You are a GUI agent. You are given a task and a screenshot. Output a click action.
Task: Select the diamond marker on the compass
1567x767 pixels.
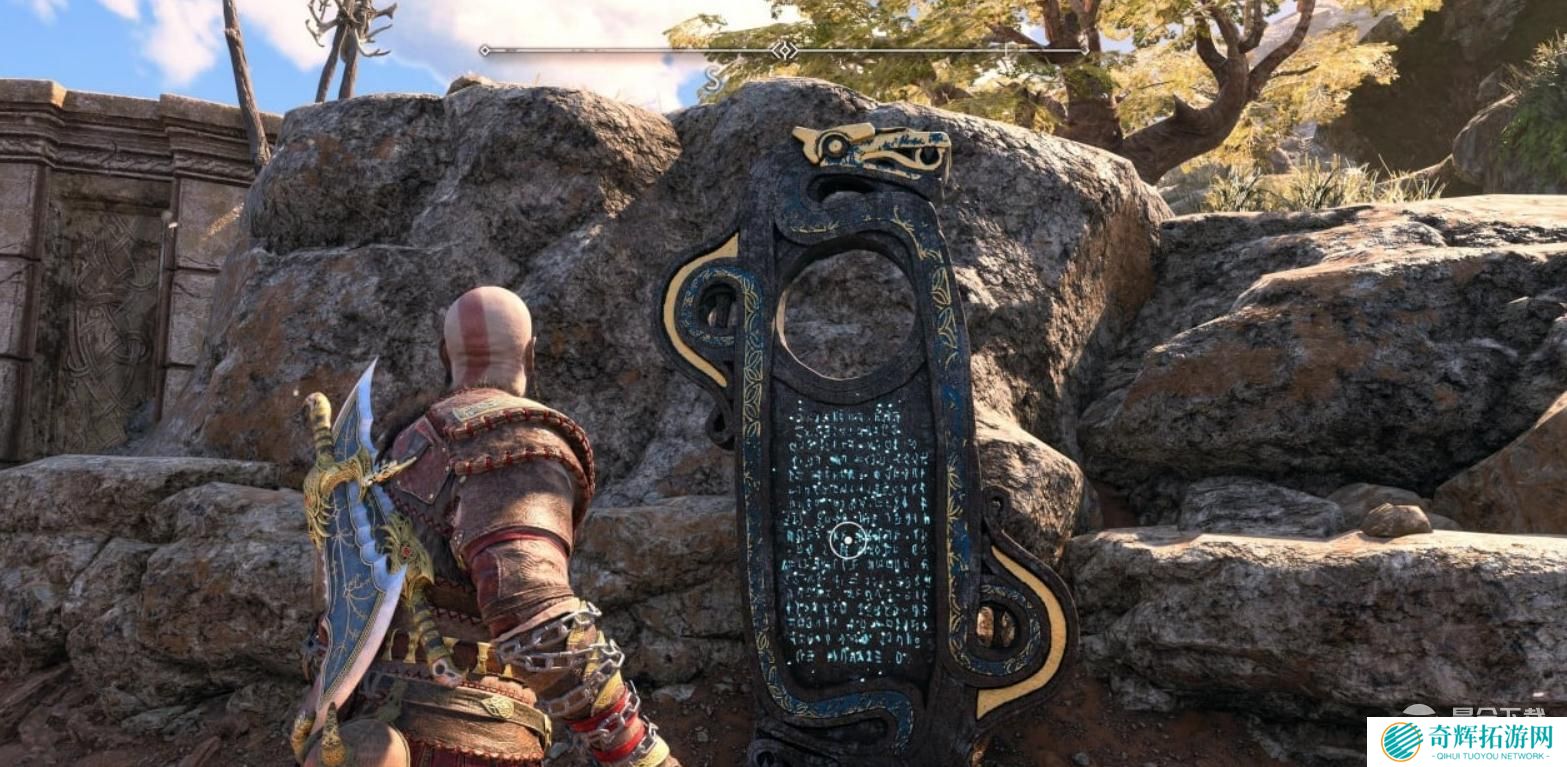(784, 49)
